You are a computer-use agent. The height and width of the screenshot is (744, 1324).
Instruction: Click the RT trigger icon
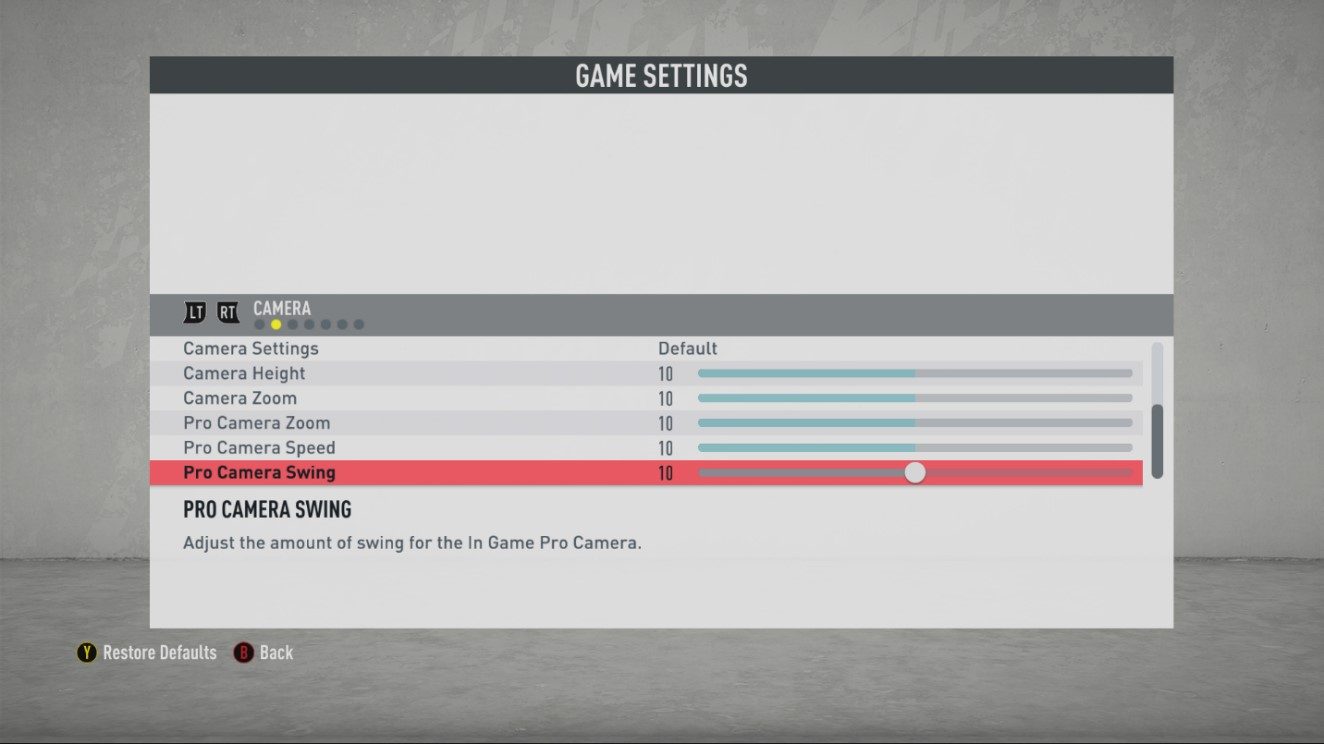click(x=228, y=312)
